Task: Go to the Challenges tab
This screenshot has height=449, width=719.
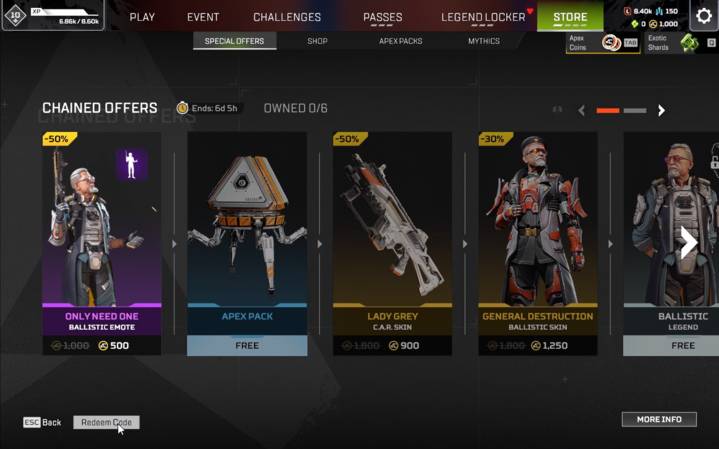Action: coord(287,17)
